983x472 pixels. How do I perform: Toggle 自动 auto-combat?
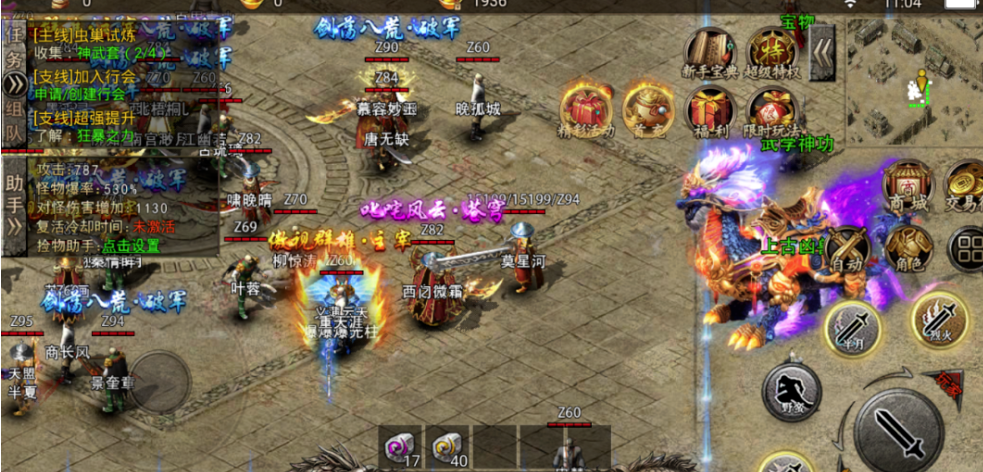(x=847, y=246)
